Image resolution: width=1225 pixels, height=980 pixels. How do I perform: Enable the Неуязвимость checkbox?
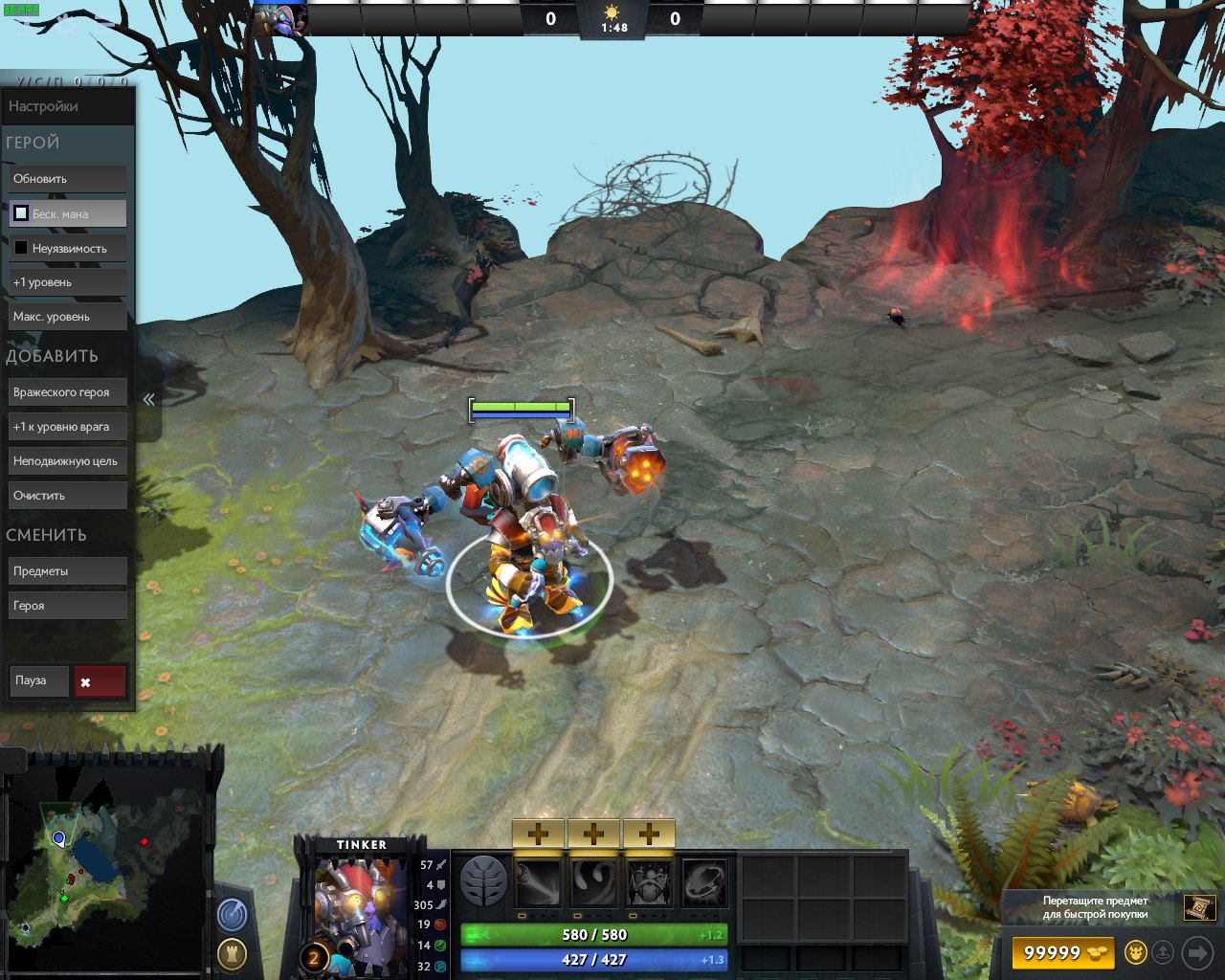click(x=21, y=248)
